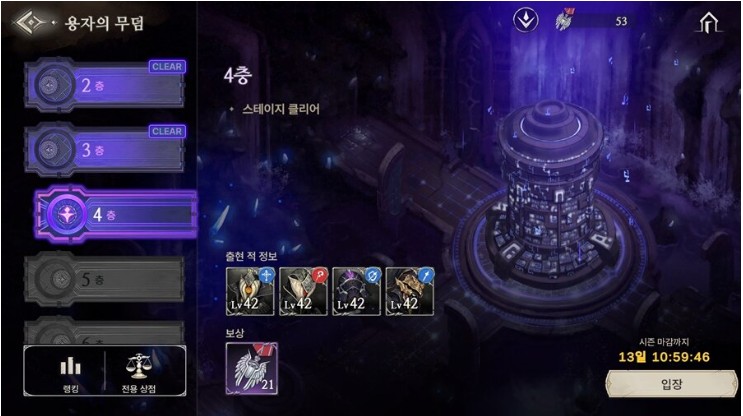743x416 pixels.
Task: Inspect the enemy portrait with red badge
Action: [302, 291]
